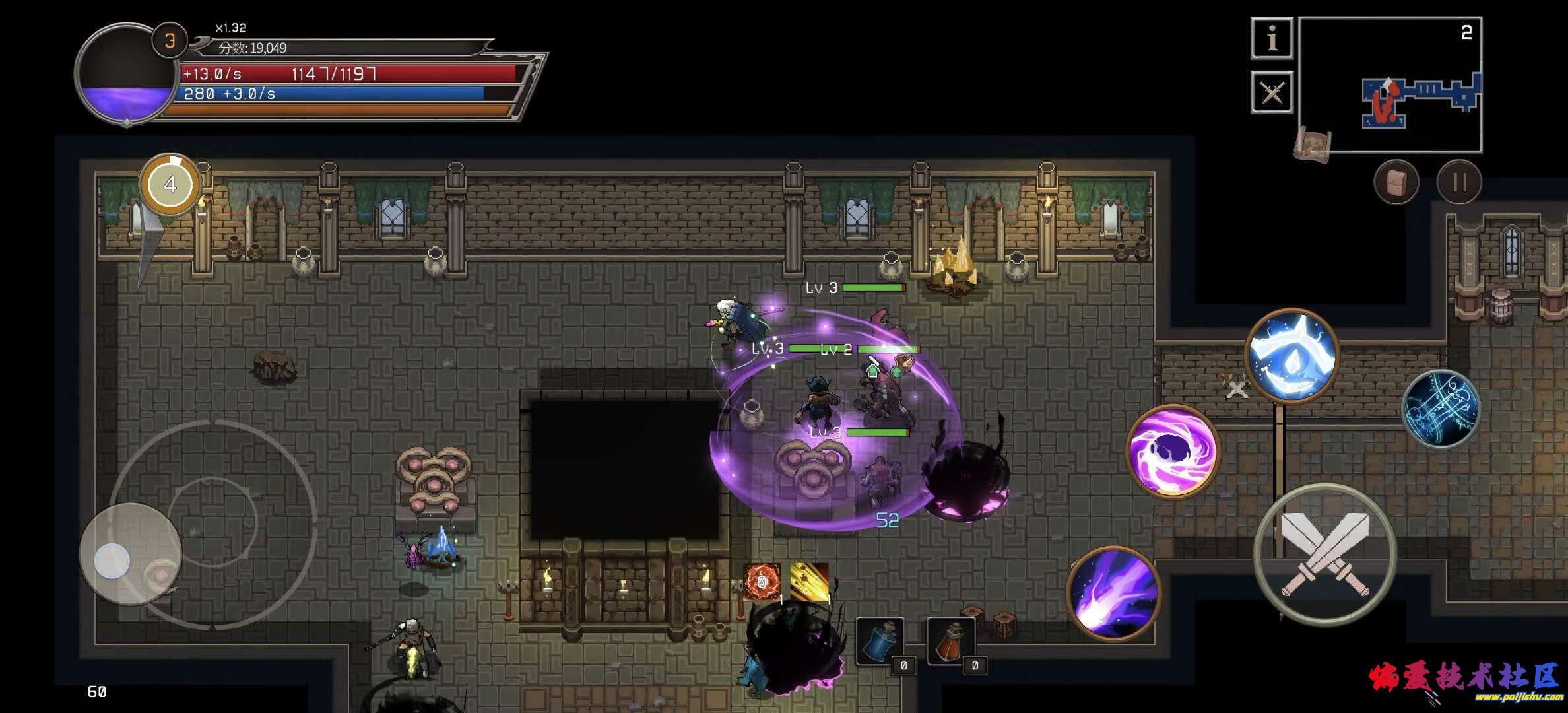The width and height of the screenshot is (1568, 713).
Task: Tap the yellow arrow volley buff icon
Action: click(809, 582)
